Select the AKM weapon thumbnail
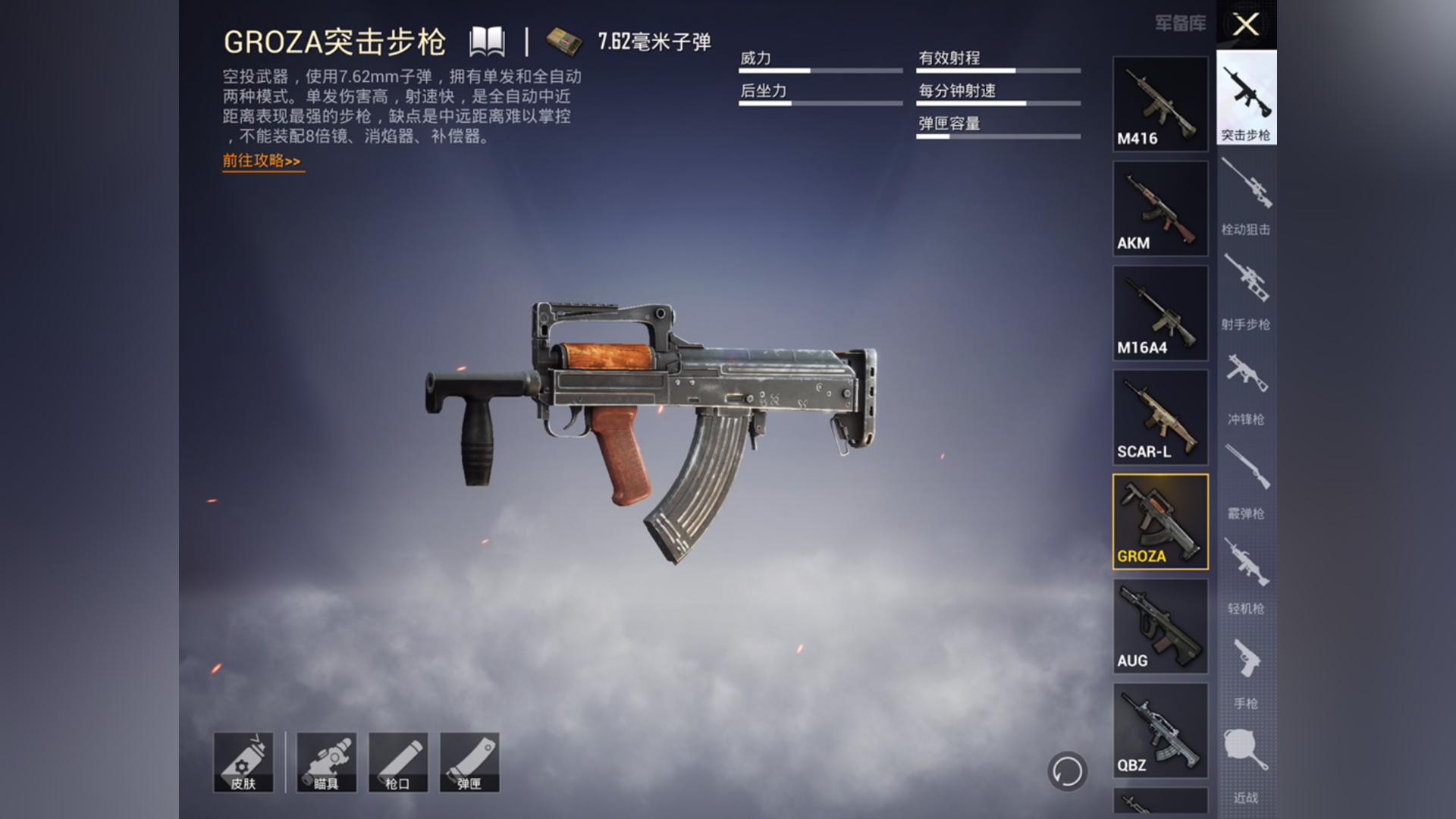 tap(1159, 209)
